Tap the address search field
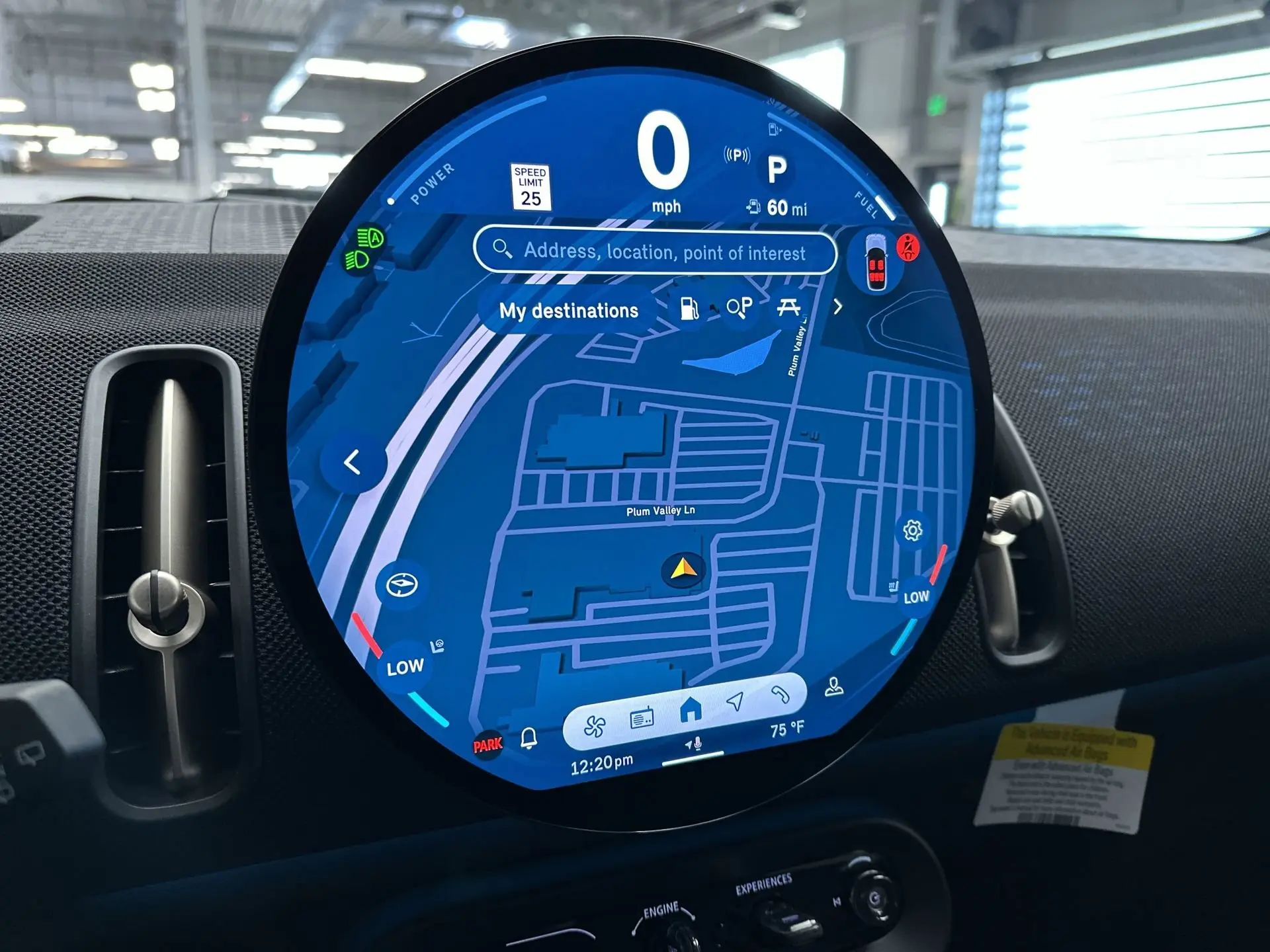Viewport: 1270px width, 952px height. (655, 252)
